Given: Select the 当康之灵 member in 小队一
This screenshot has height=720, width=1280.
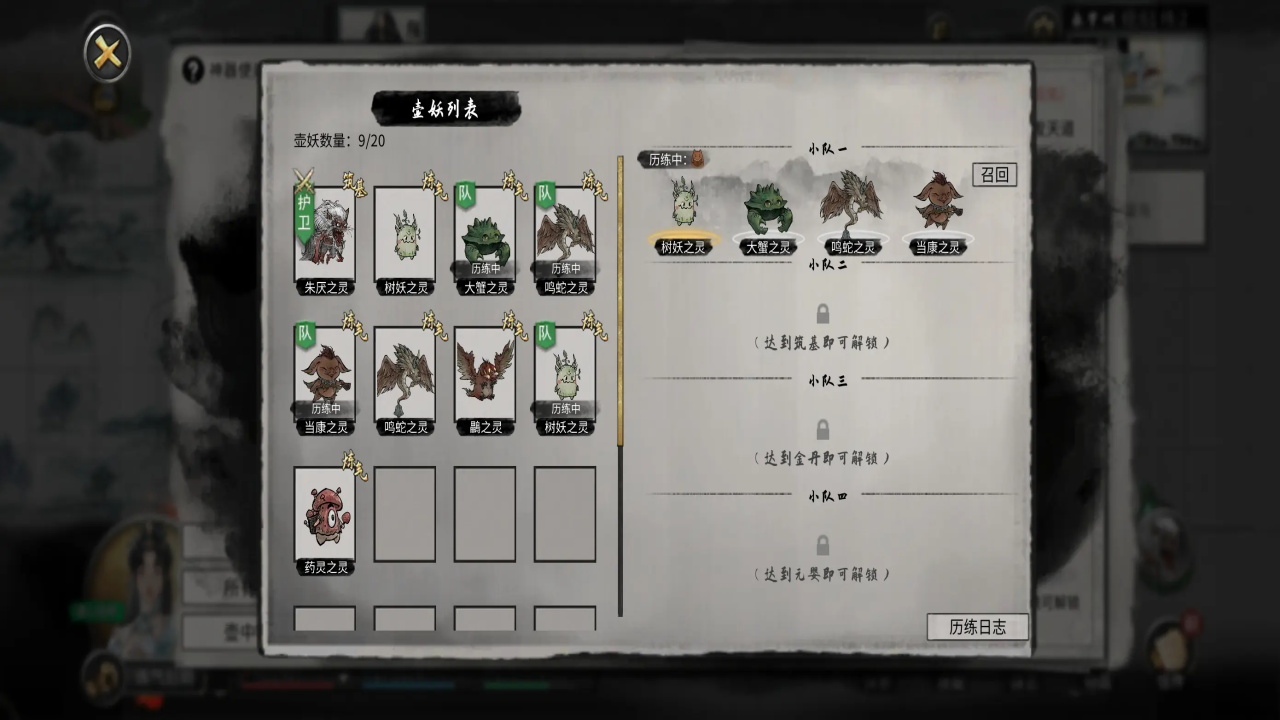Looking at the screenshot, I should (x=937, y=210).
